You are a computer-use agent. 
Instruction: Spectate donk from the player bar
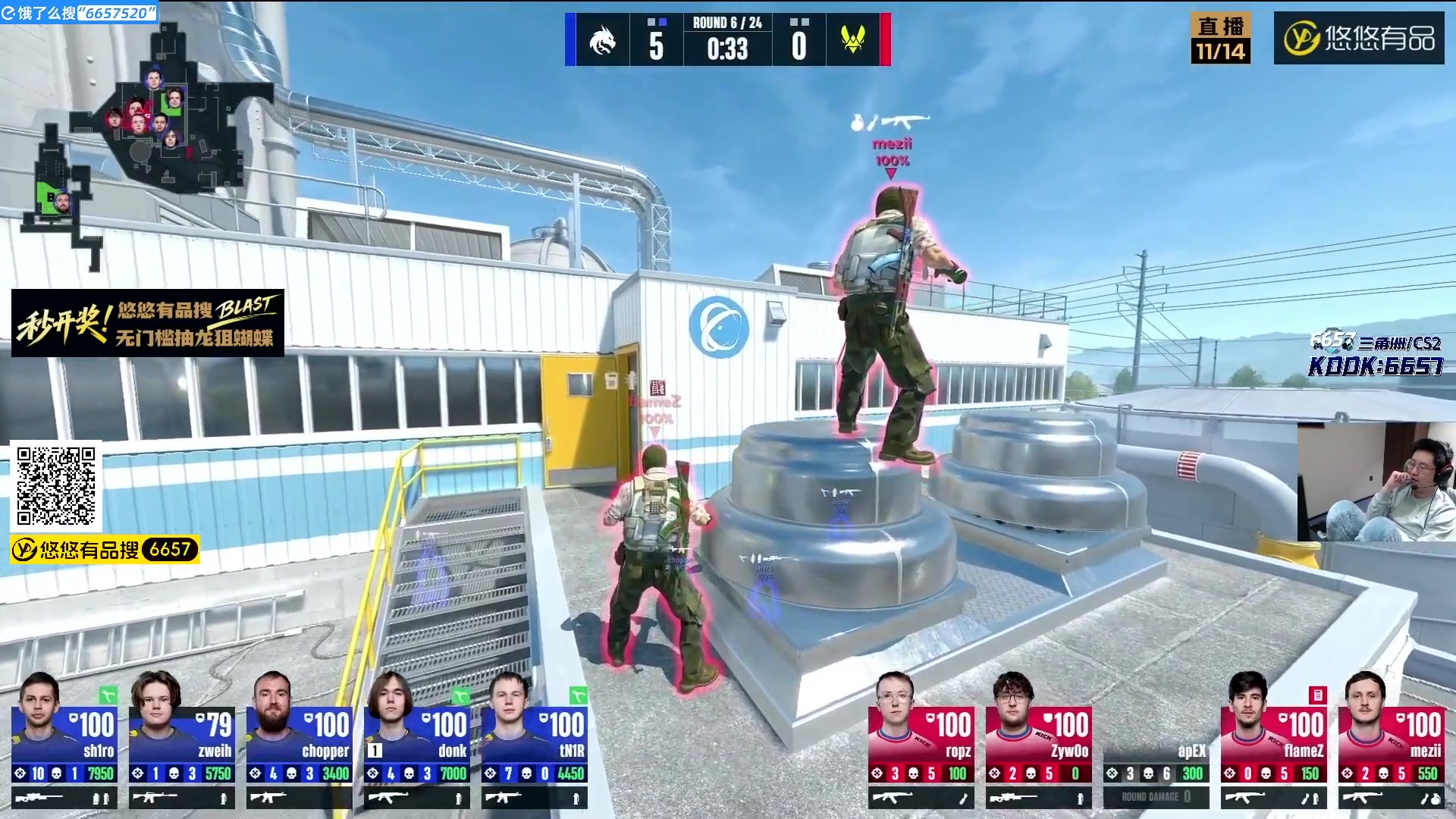pyautogui.click(x=417, y=739)
